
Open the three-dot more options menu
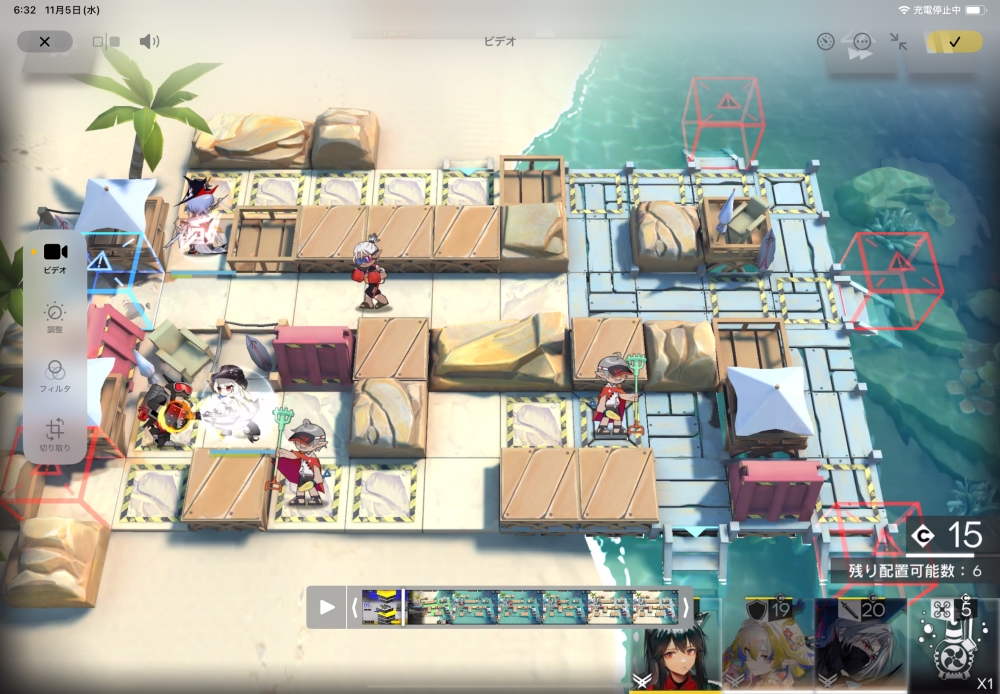point(862,42)
